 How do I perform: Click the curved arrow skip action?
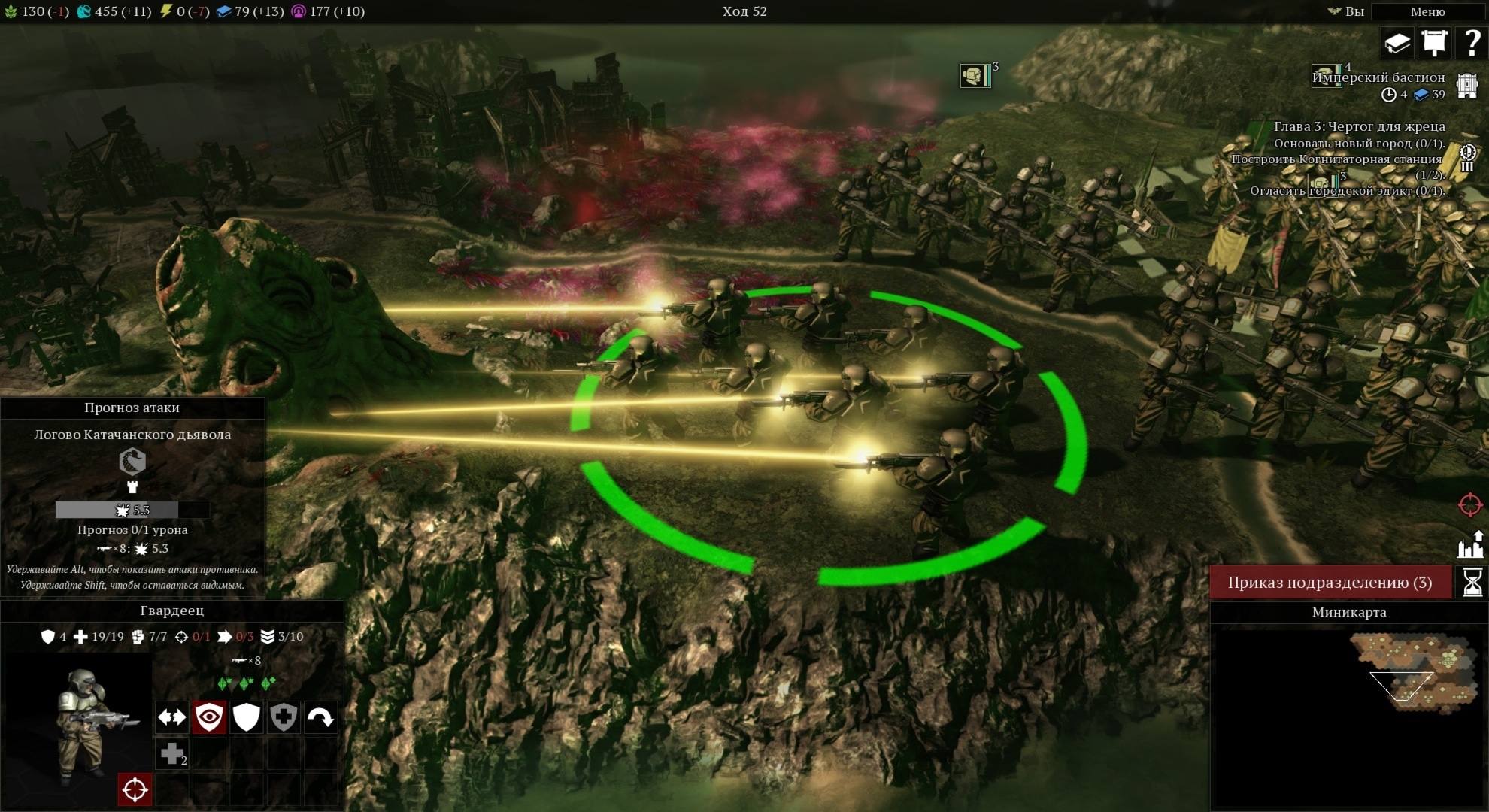tap(320, 717)
